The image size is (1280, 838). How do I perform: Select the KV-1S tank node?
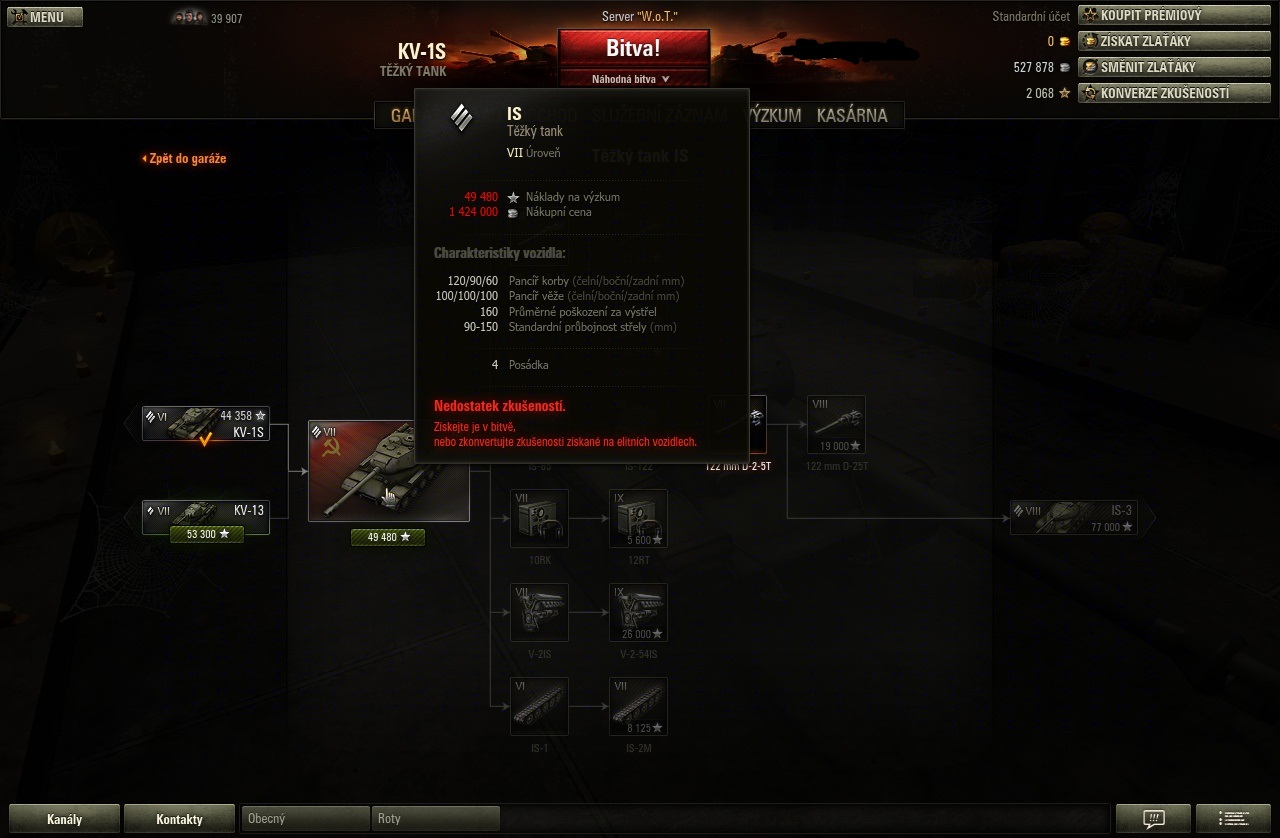click(x=206, y=424)
